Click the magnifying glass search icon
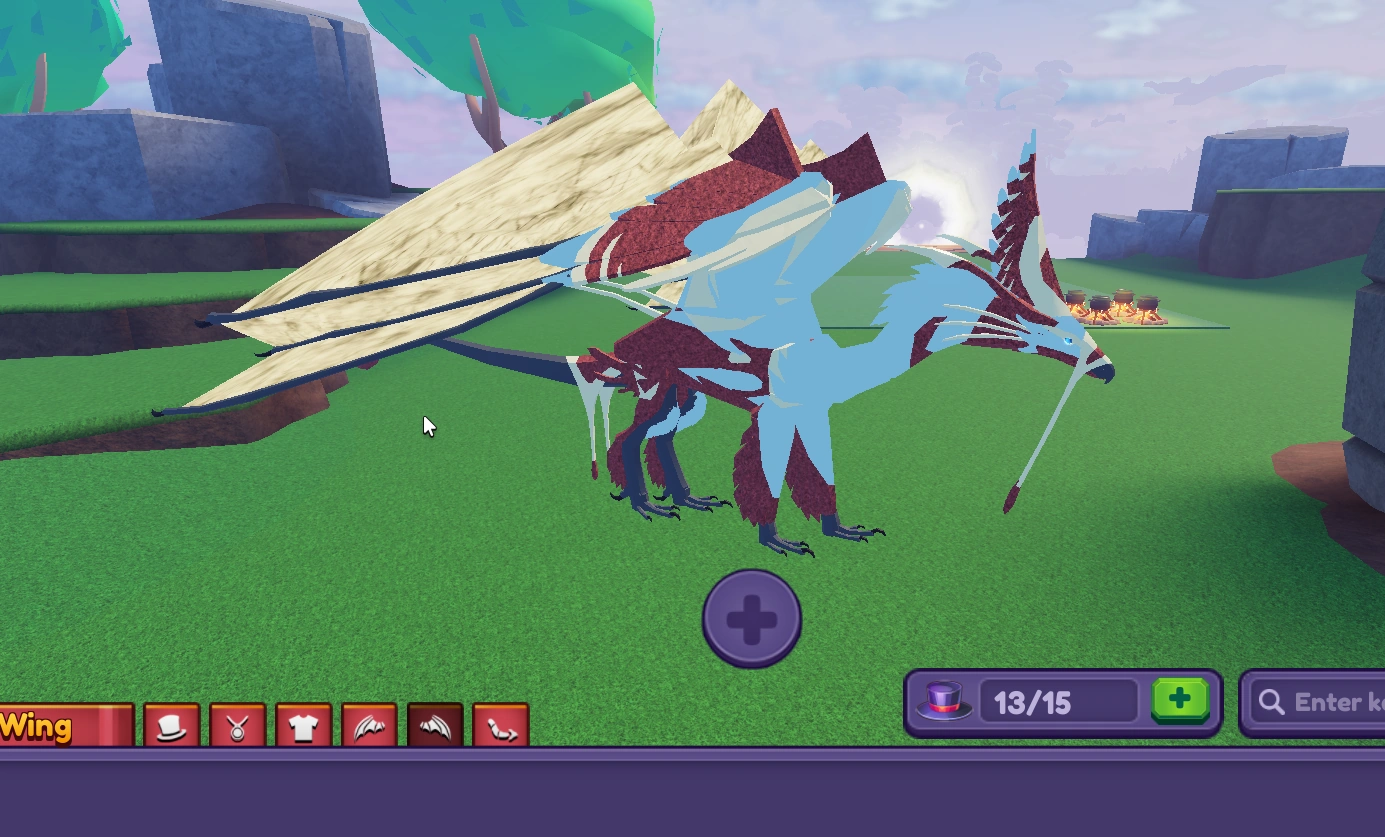1385x837 pixels. (x=1270, y=702)
